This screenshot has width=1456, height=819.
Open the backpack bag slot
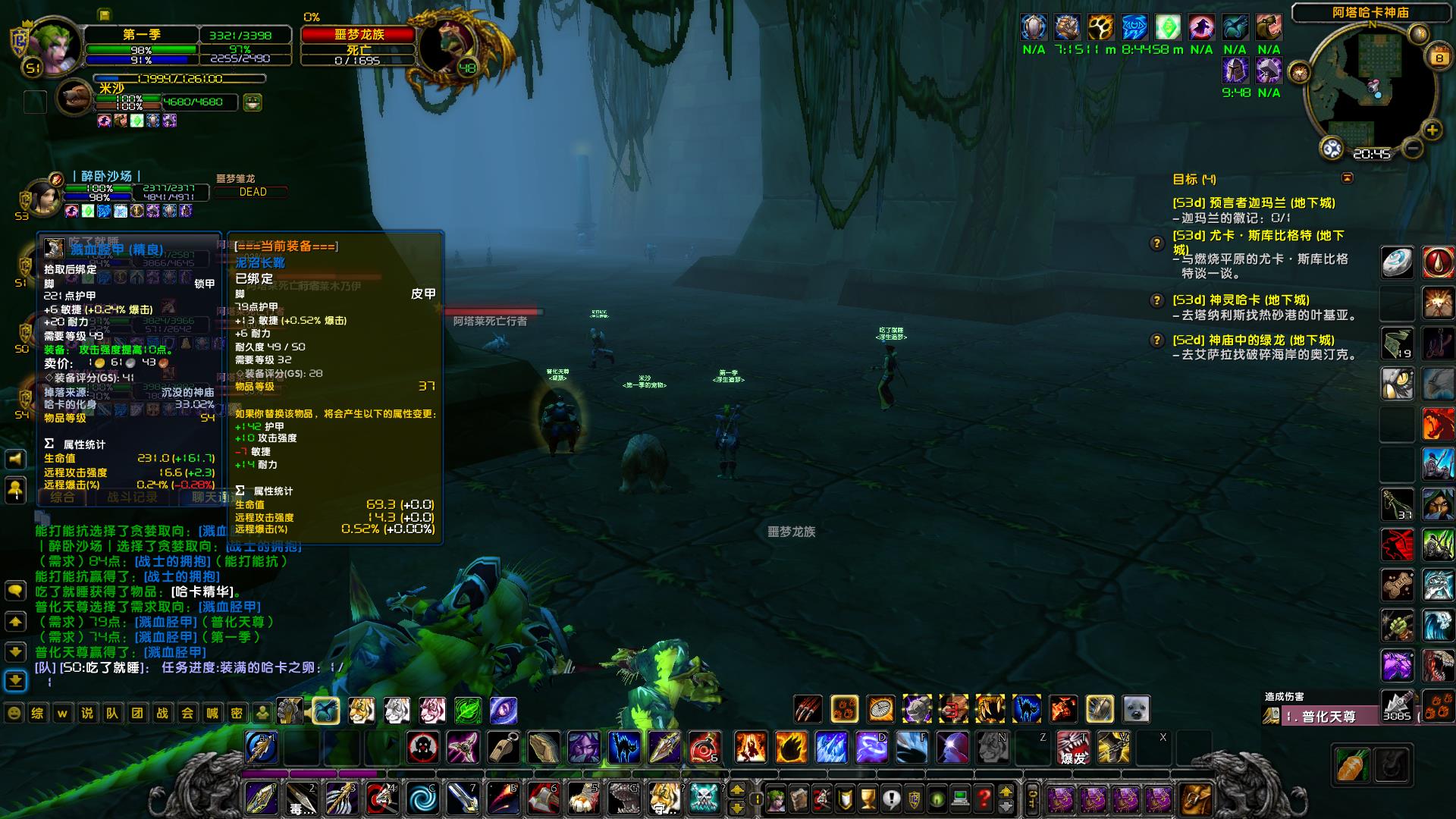point(1196,799)
